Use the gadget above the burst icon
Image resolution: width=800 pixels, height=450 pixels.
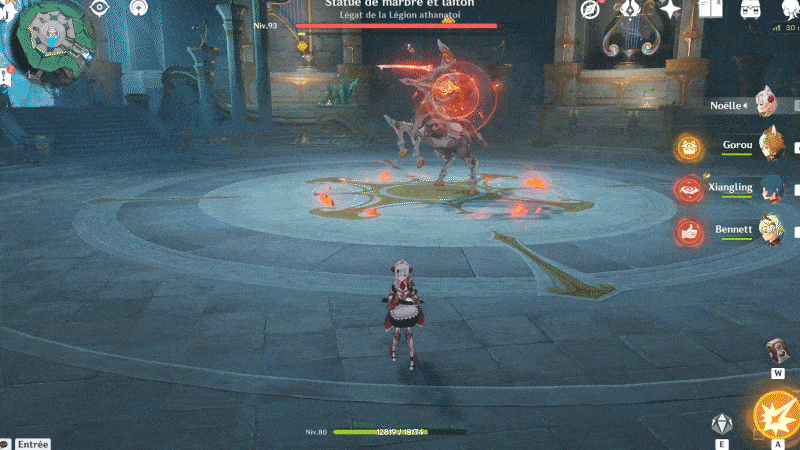(777, 351)
